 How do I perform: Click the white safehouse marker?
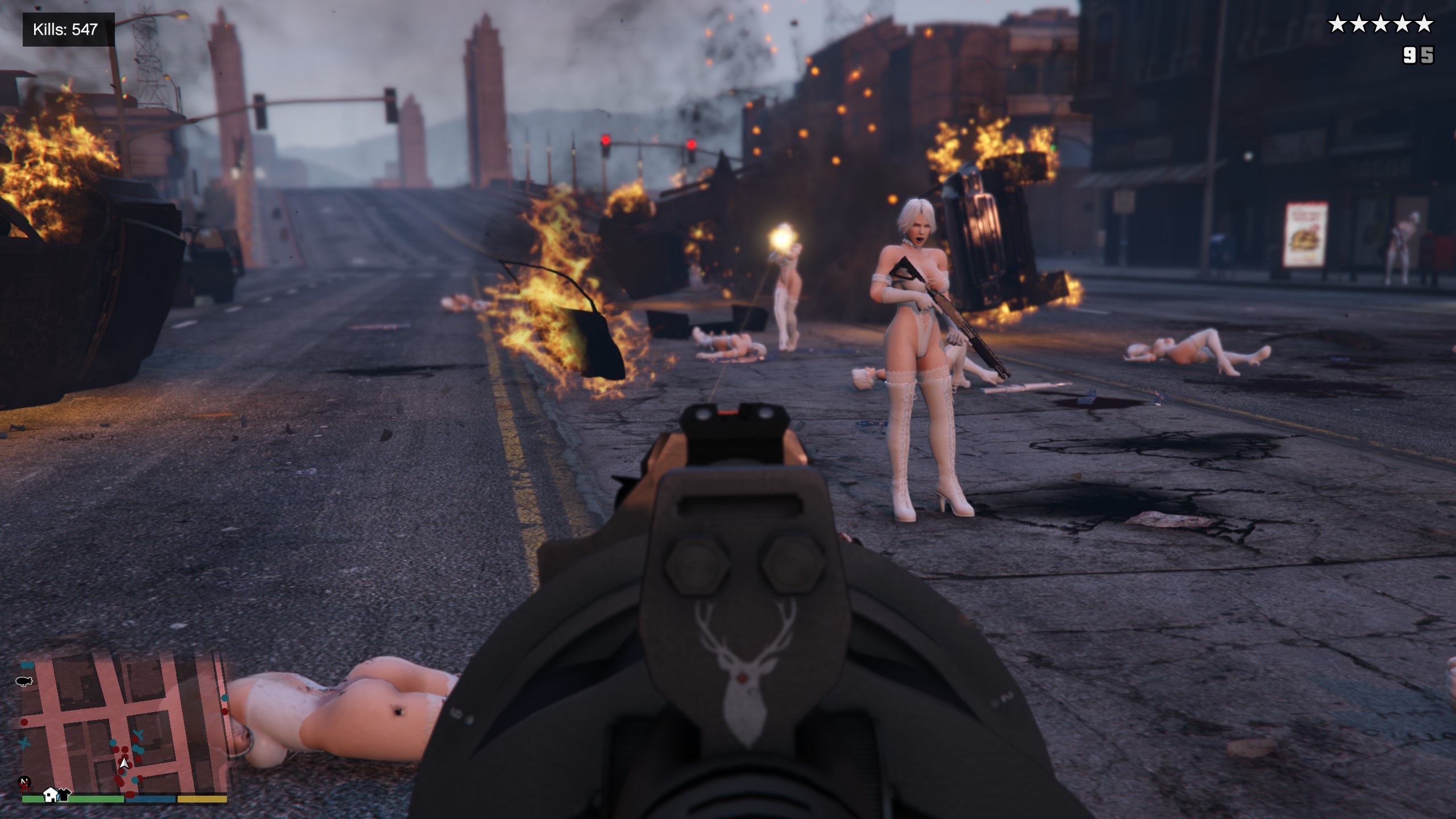click(x=51, y=794)
